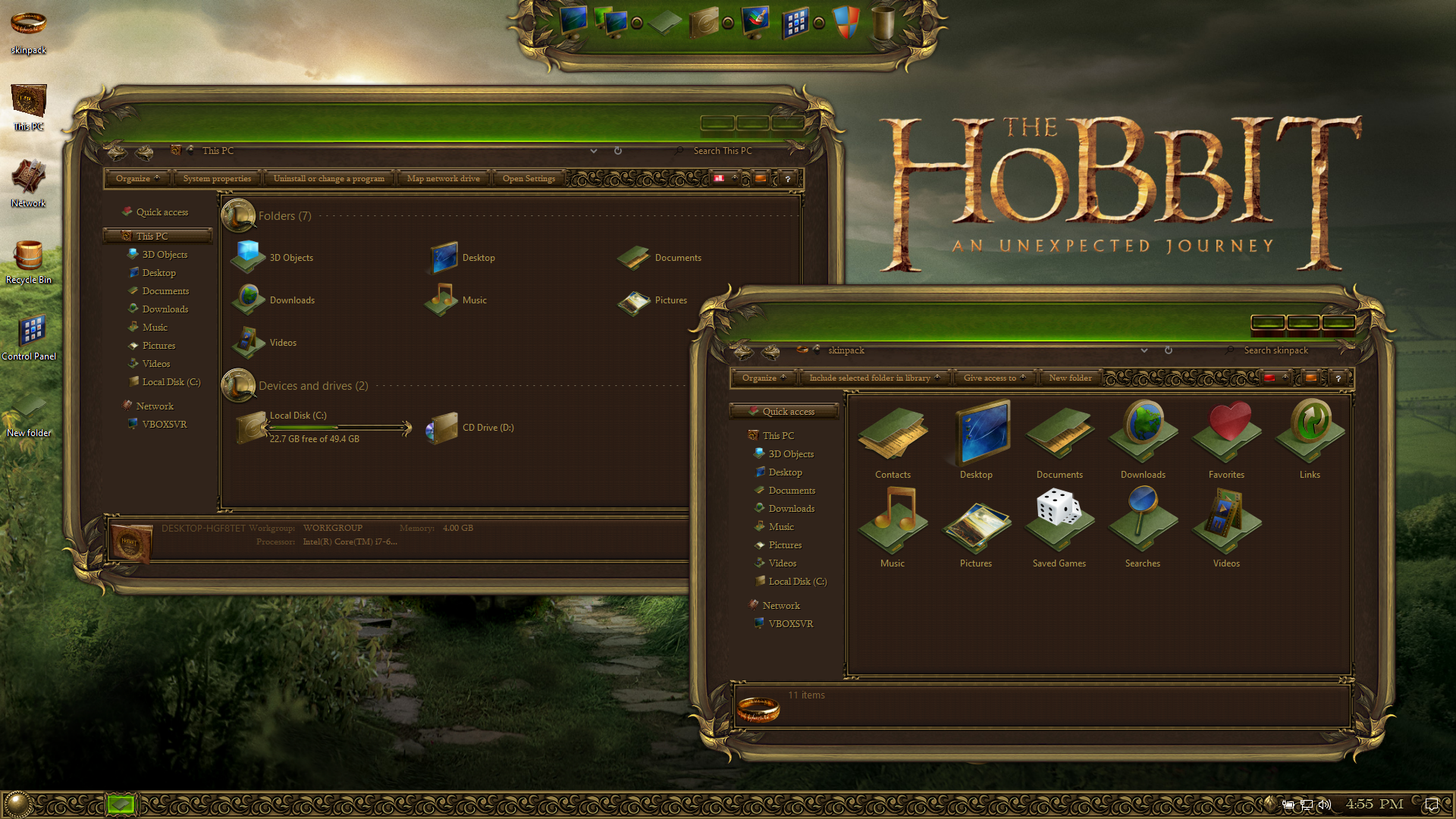The image size is (1456, 819).
Task: Click the New folder toolbar button
Action: [x=1070, y=378]
